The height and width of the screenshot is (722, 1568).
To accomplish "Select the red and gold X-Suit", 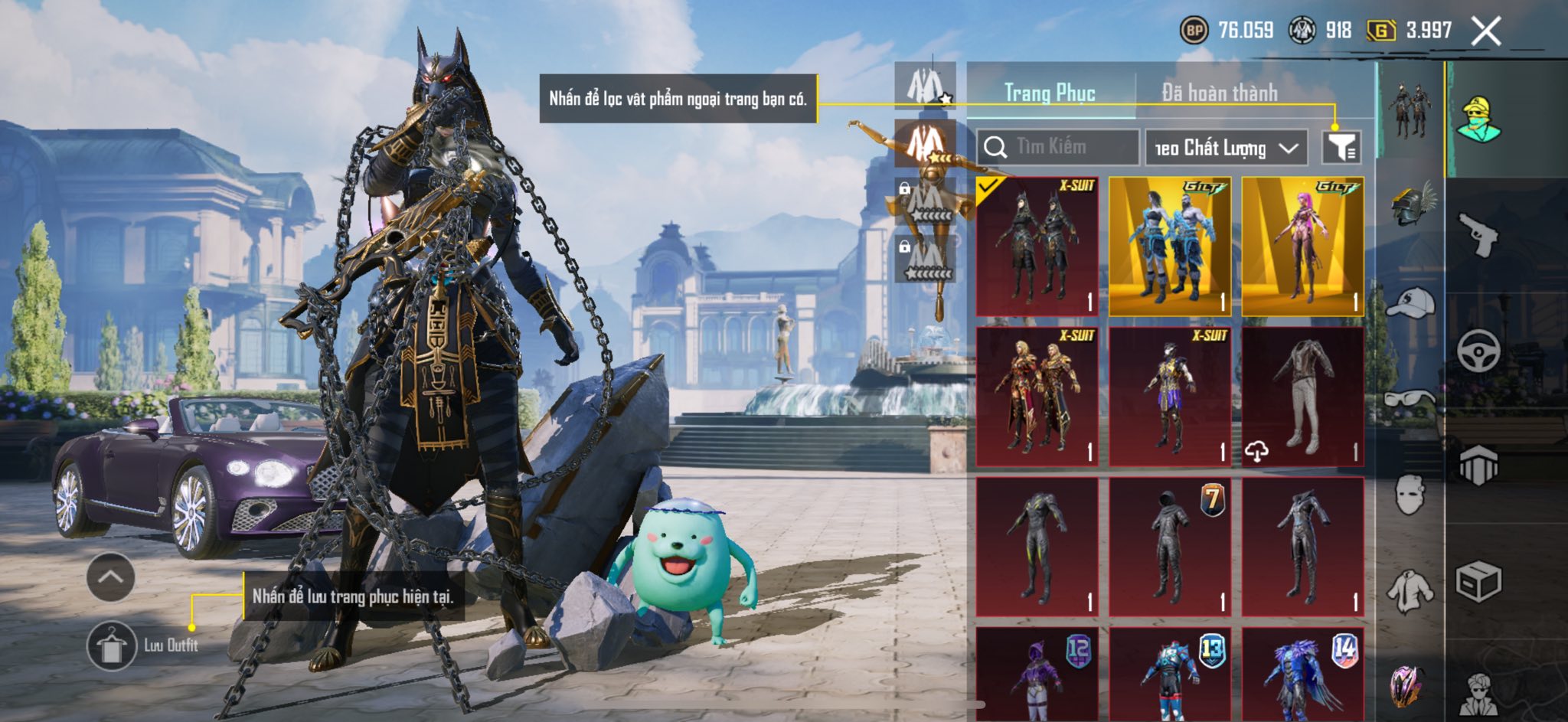I will 1037,397.
